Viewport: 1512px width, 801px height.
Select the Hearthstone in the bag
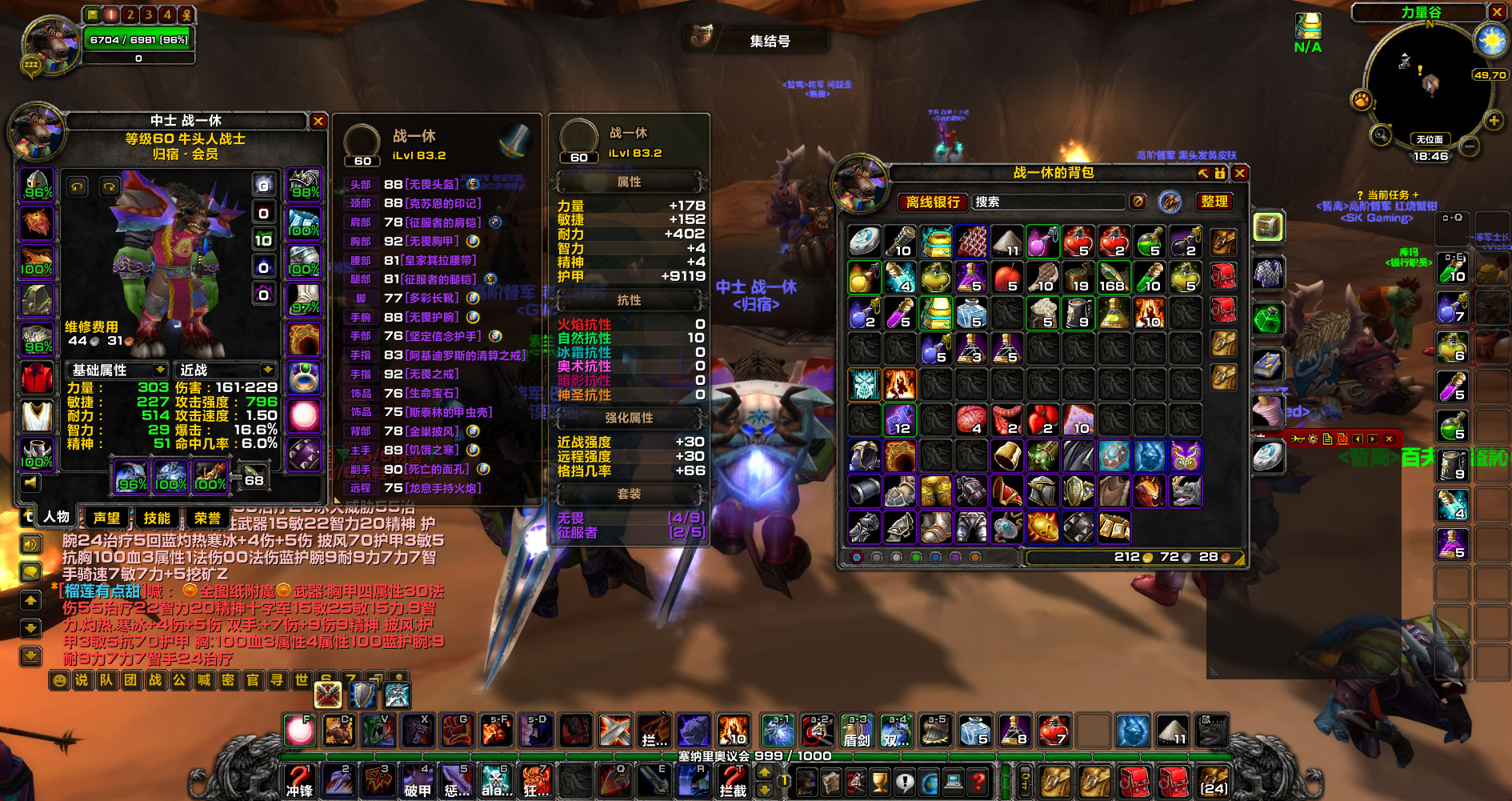[x=865, y=240]
